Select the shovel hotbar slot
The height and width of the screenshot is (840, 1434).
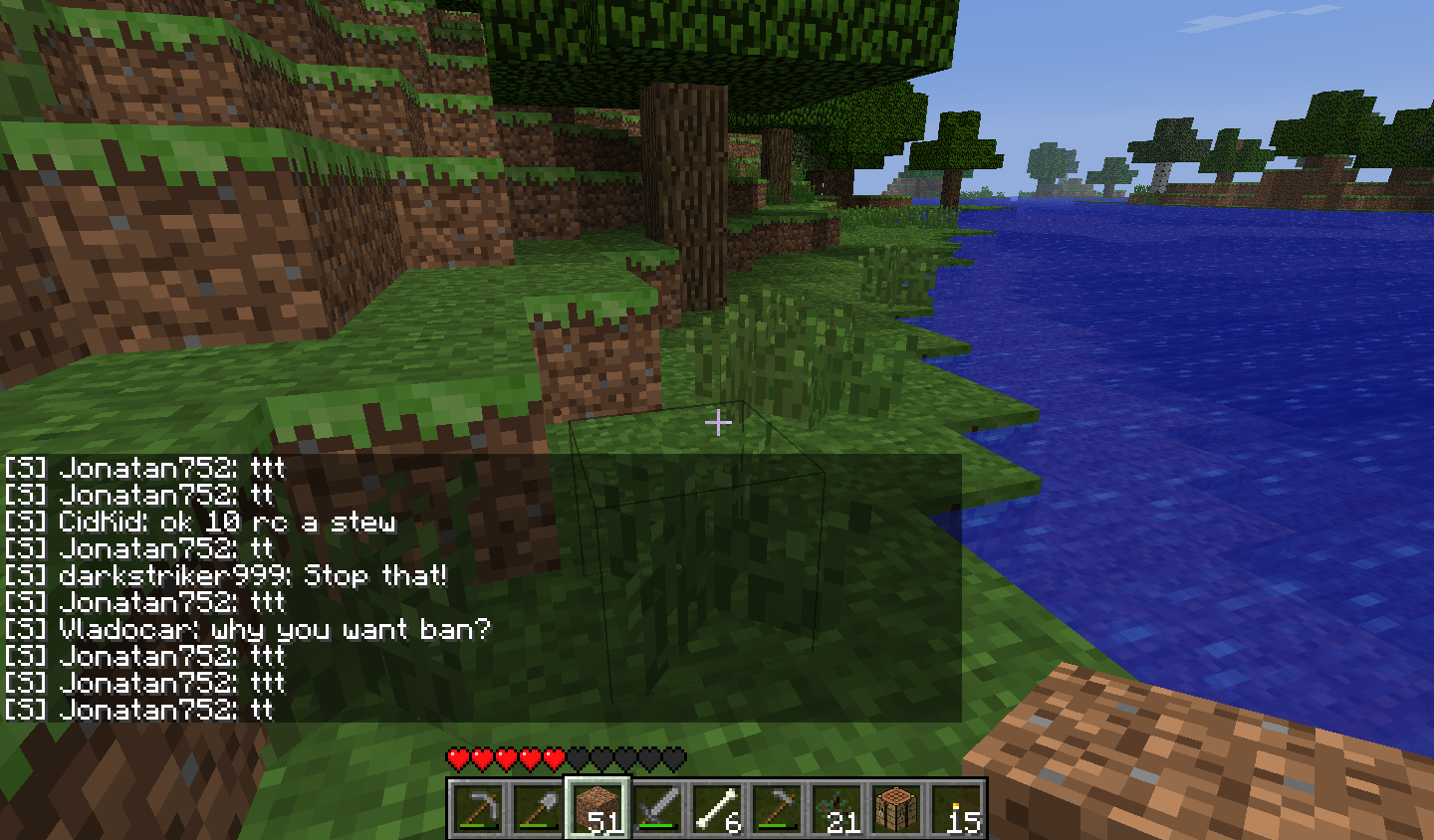[538, 808]
